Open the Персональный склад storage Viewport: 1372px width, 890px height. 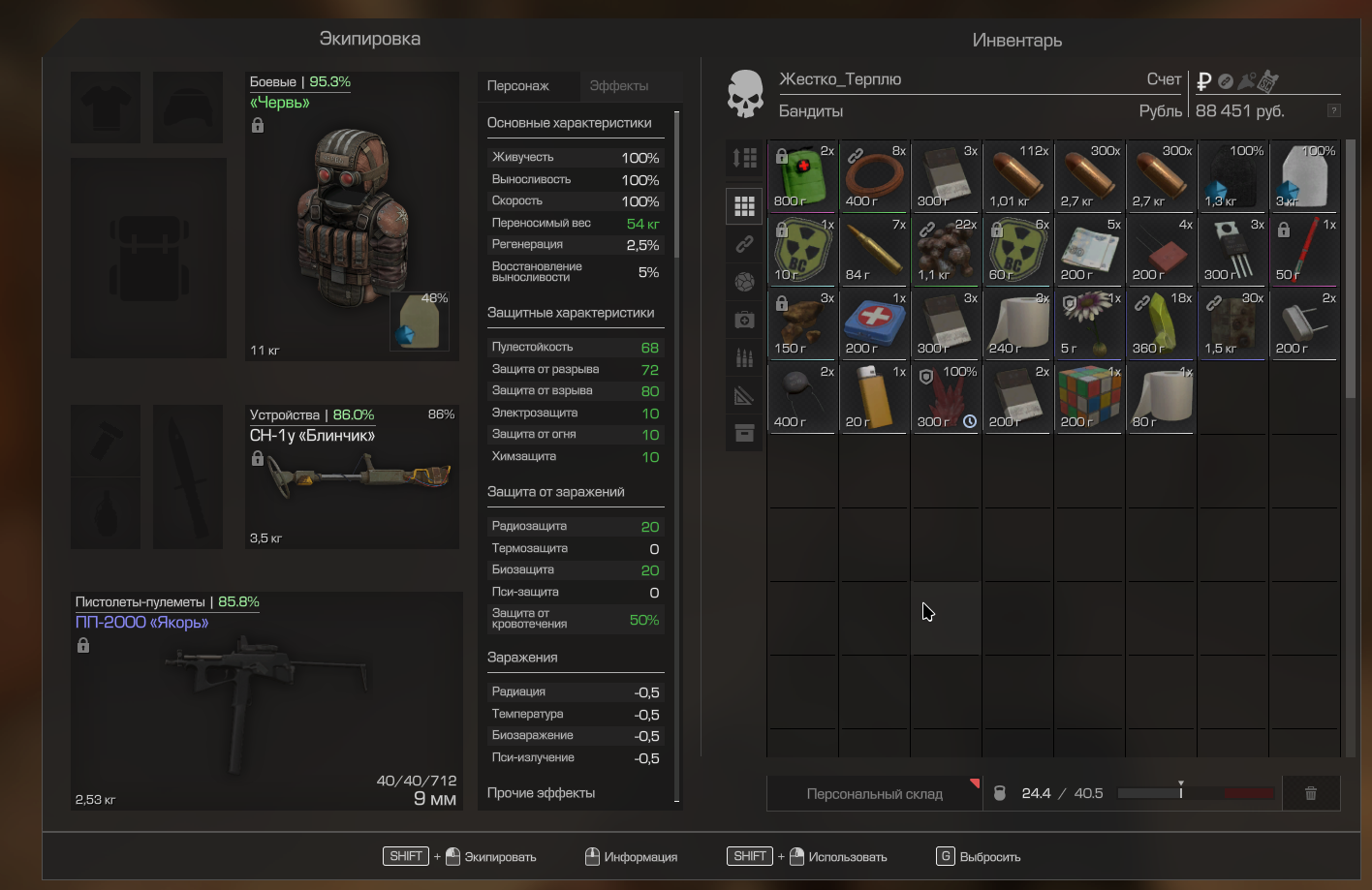tap(874, 794)
